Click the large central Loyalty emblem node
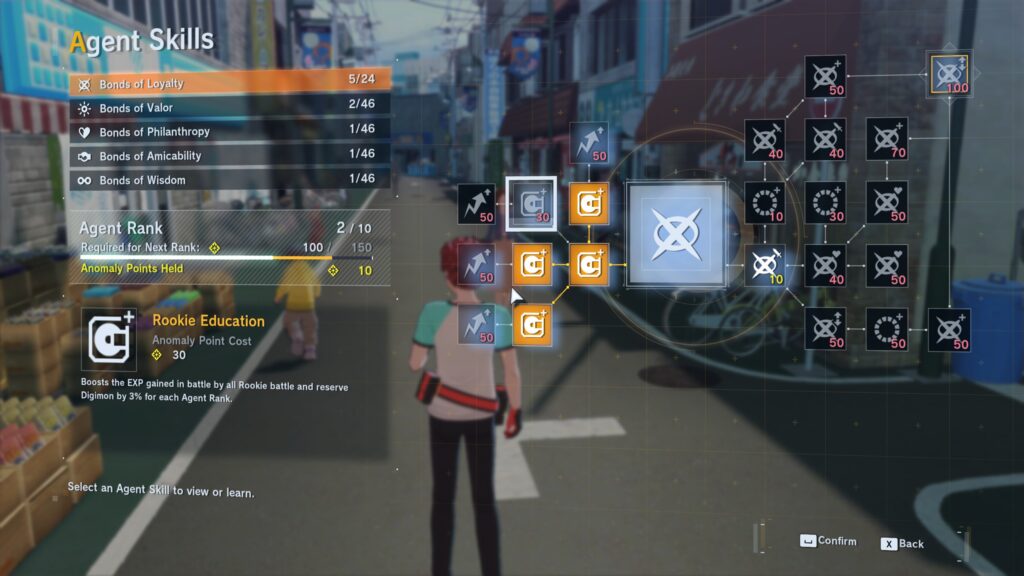The image size is (1024, 576). click(x=675, y=234)
